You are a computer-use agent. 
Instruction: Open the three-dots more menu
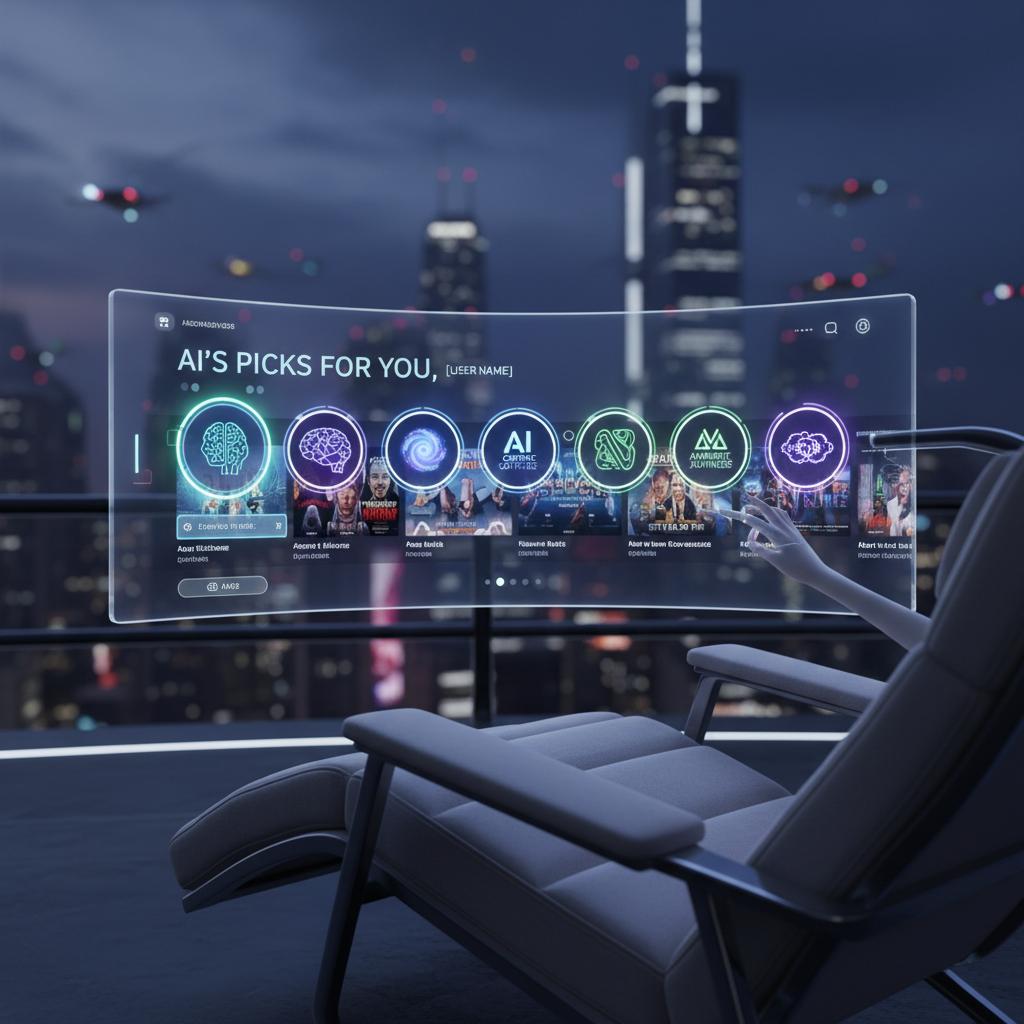pyautogui.click(x=802, y=328)
